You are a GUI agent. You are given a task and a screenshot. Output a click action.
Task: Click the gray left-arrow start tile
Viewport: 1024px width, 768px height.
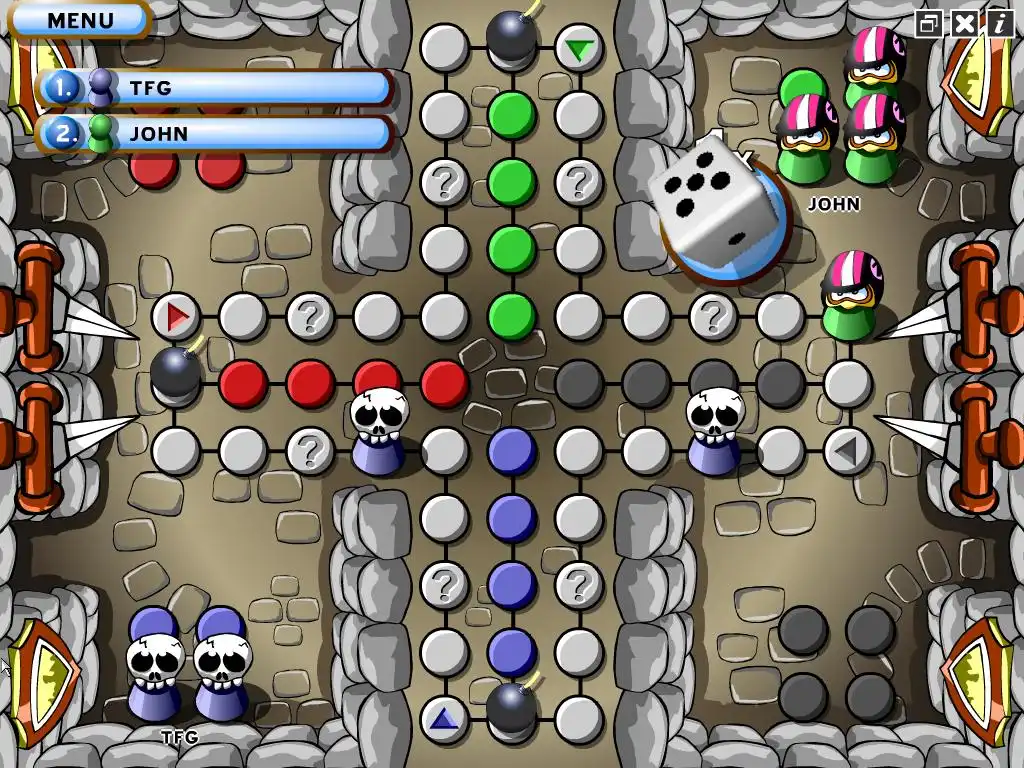click(847, 450)
